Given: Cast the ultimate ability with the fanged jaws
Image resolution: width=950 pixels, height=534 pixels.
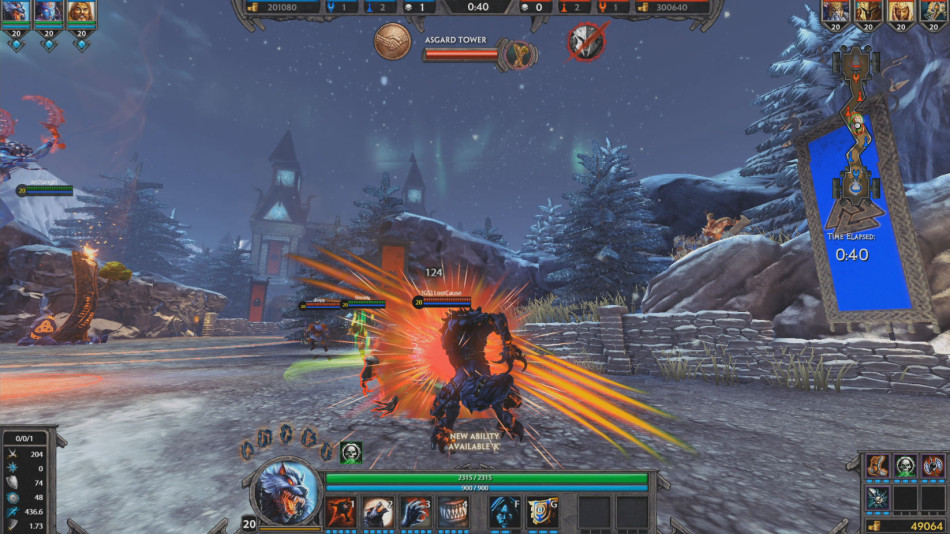Looking at the screenshot, I should point(453,512).
